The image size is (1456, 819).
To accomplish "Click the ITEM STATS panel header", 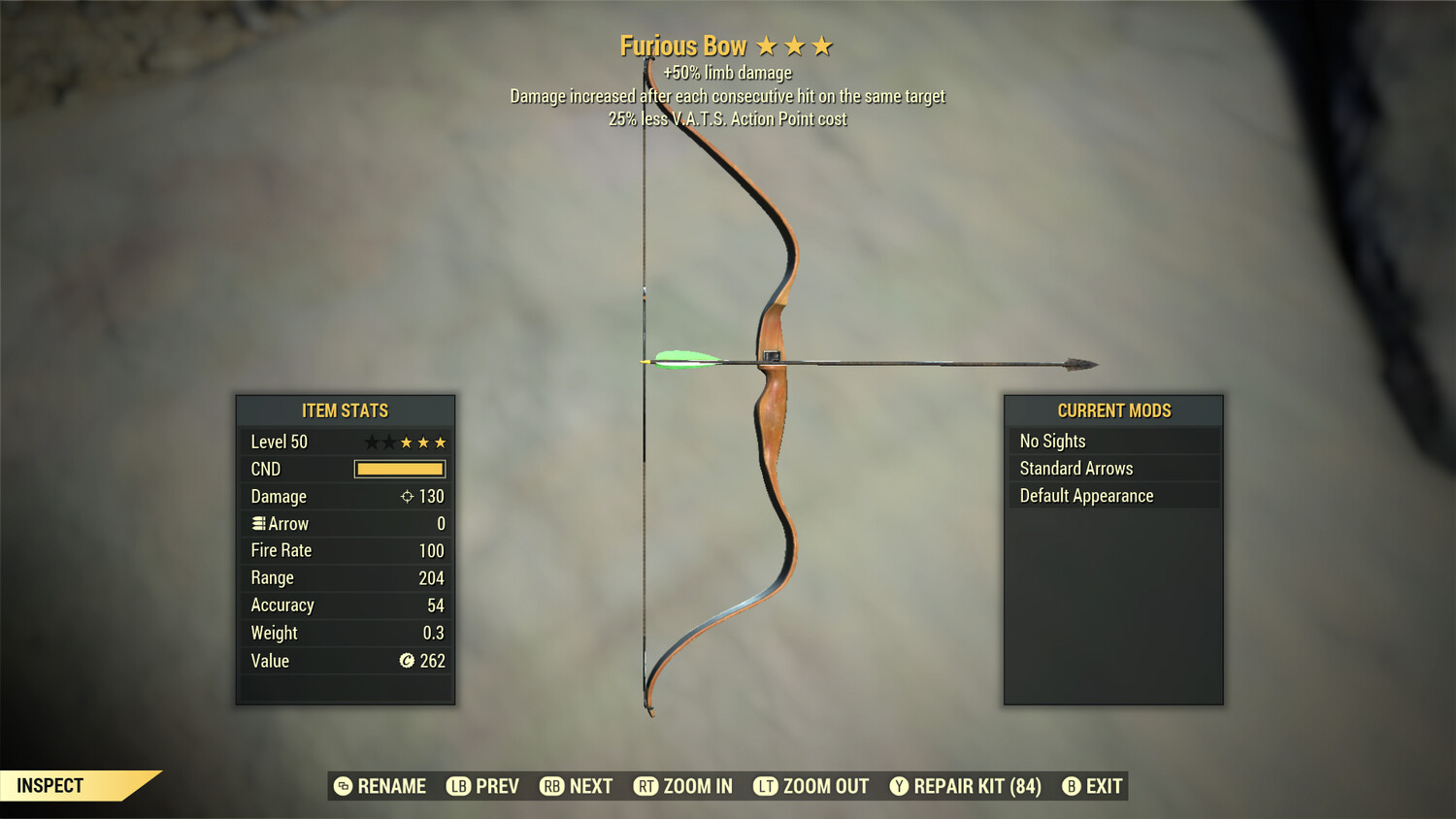I will coord(346,410).
